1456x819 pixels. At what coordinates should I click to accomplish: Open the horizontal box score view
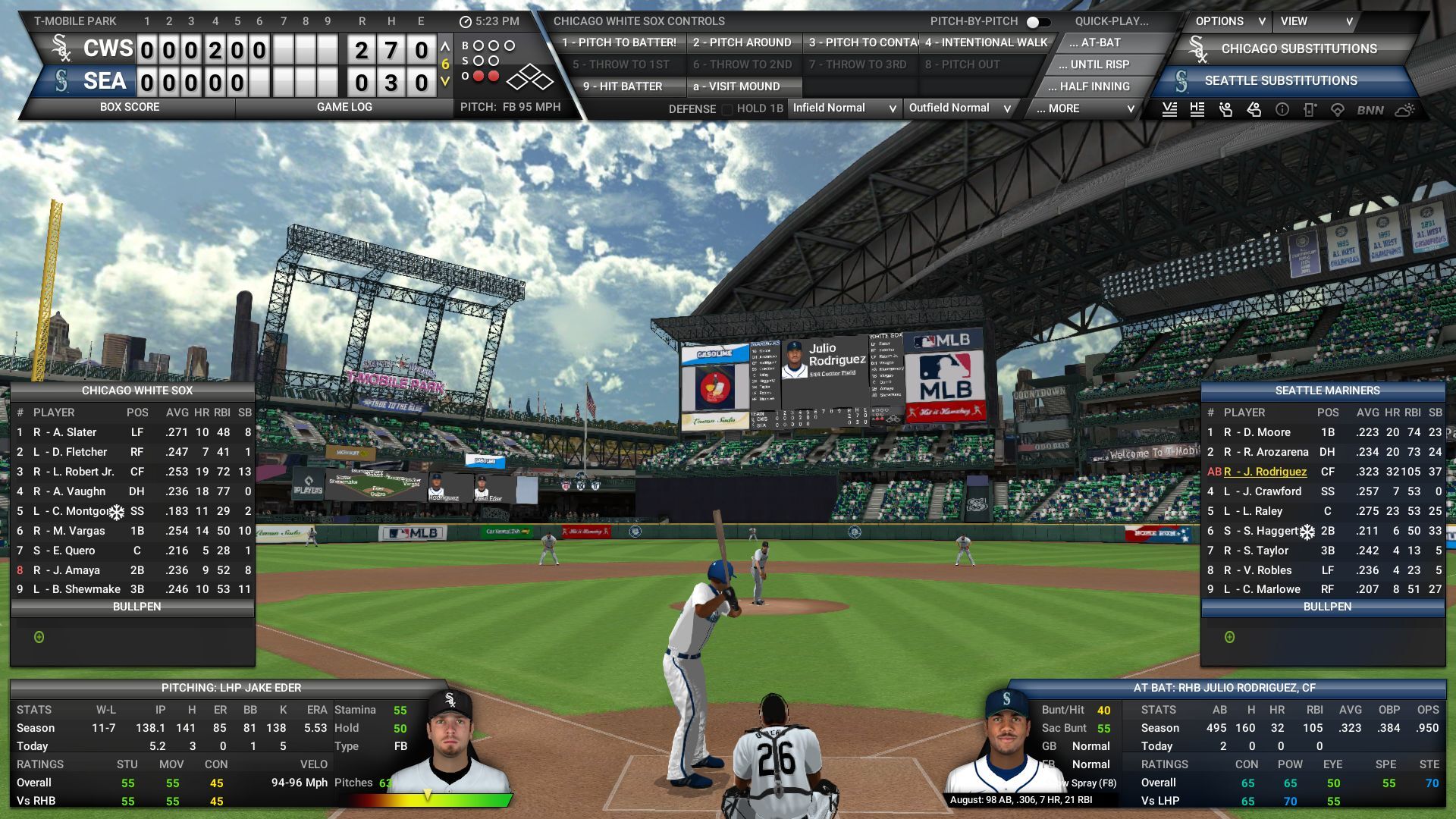tap(1197, 110)
